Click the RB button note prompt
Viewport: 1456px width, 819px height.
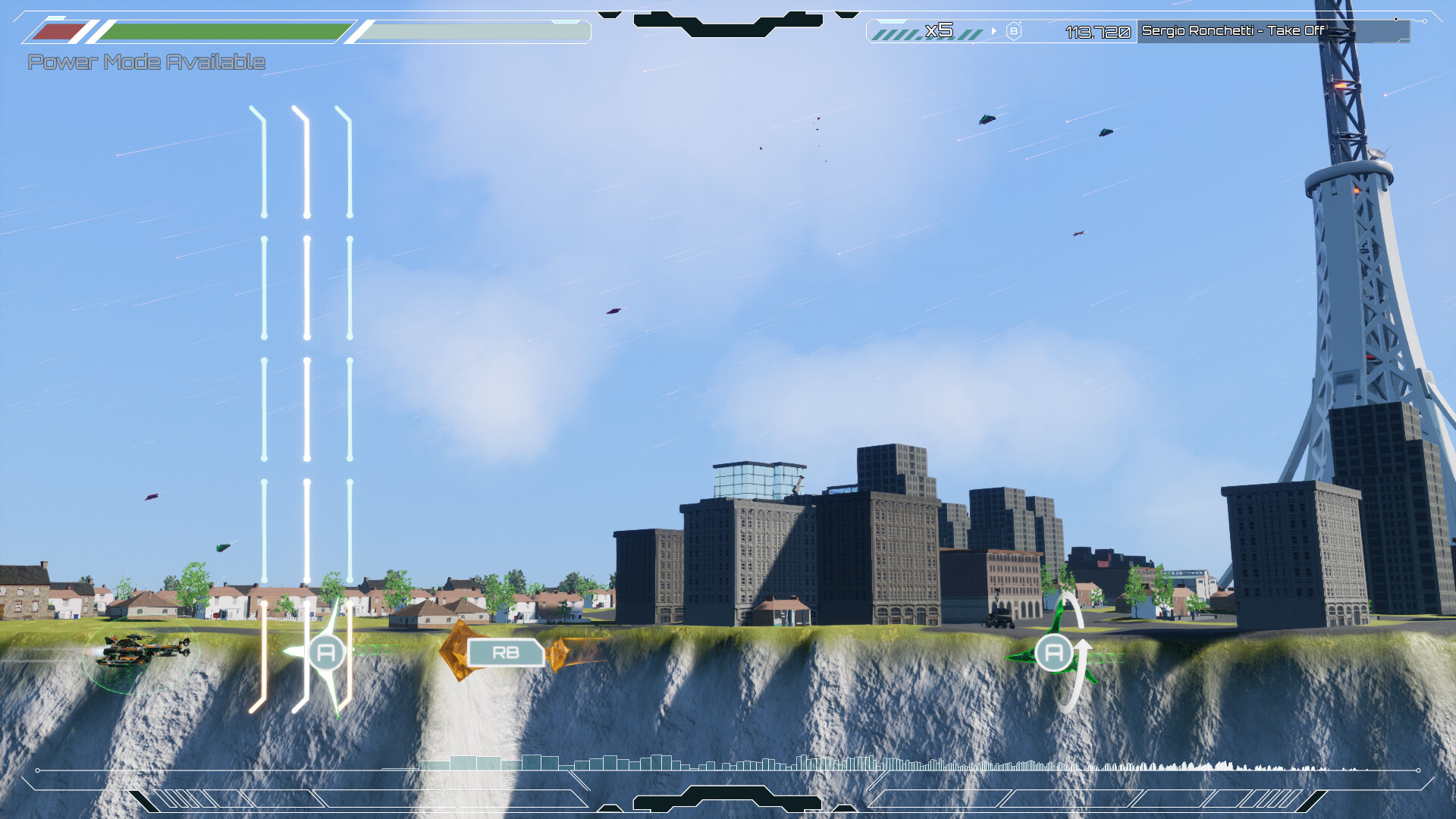pyautogui.click(x=506, y=651)
